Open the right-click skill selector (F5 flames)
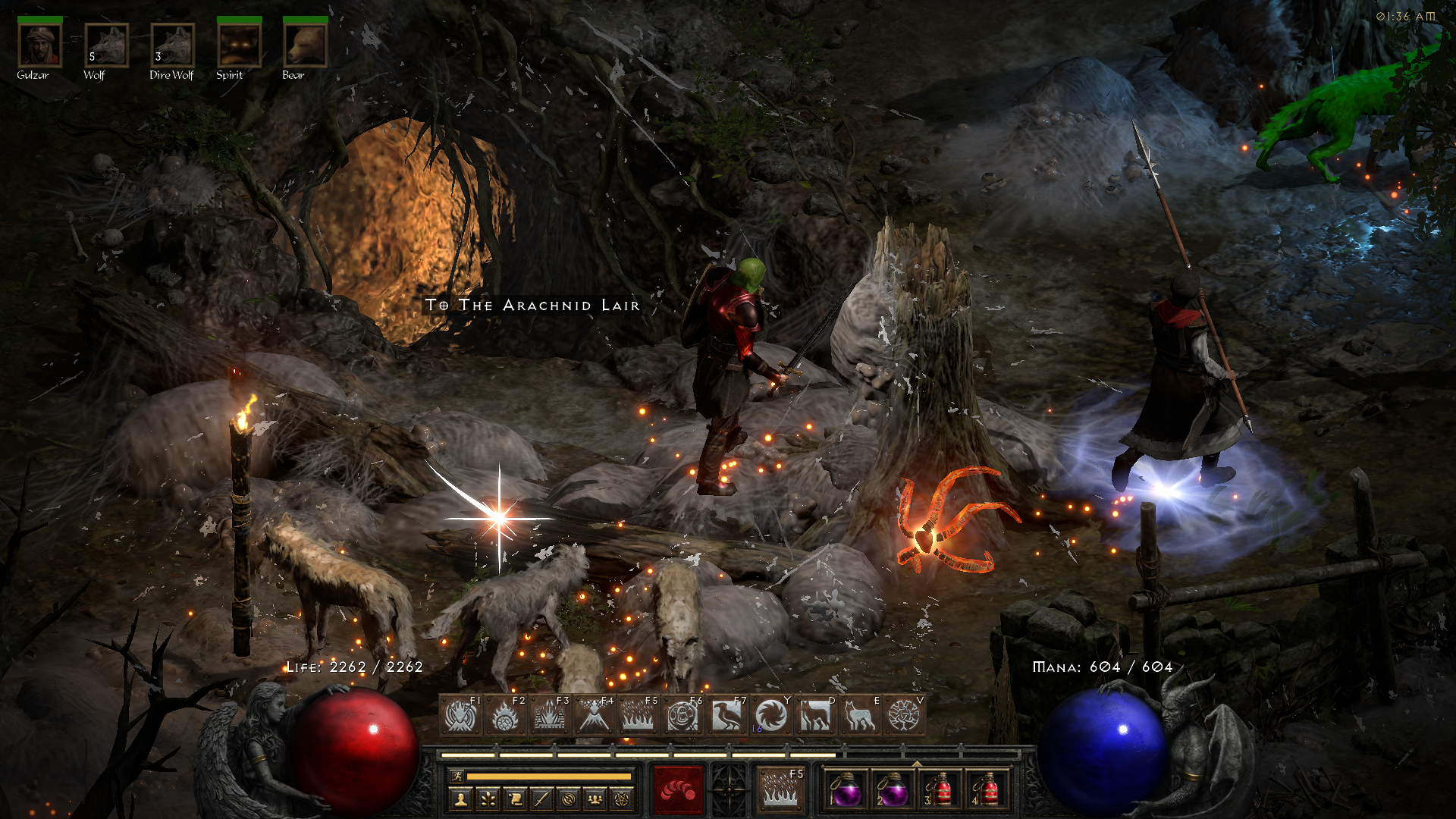 click(x=781, y=789)
